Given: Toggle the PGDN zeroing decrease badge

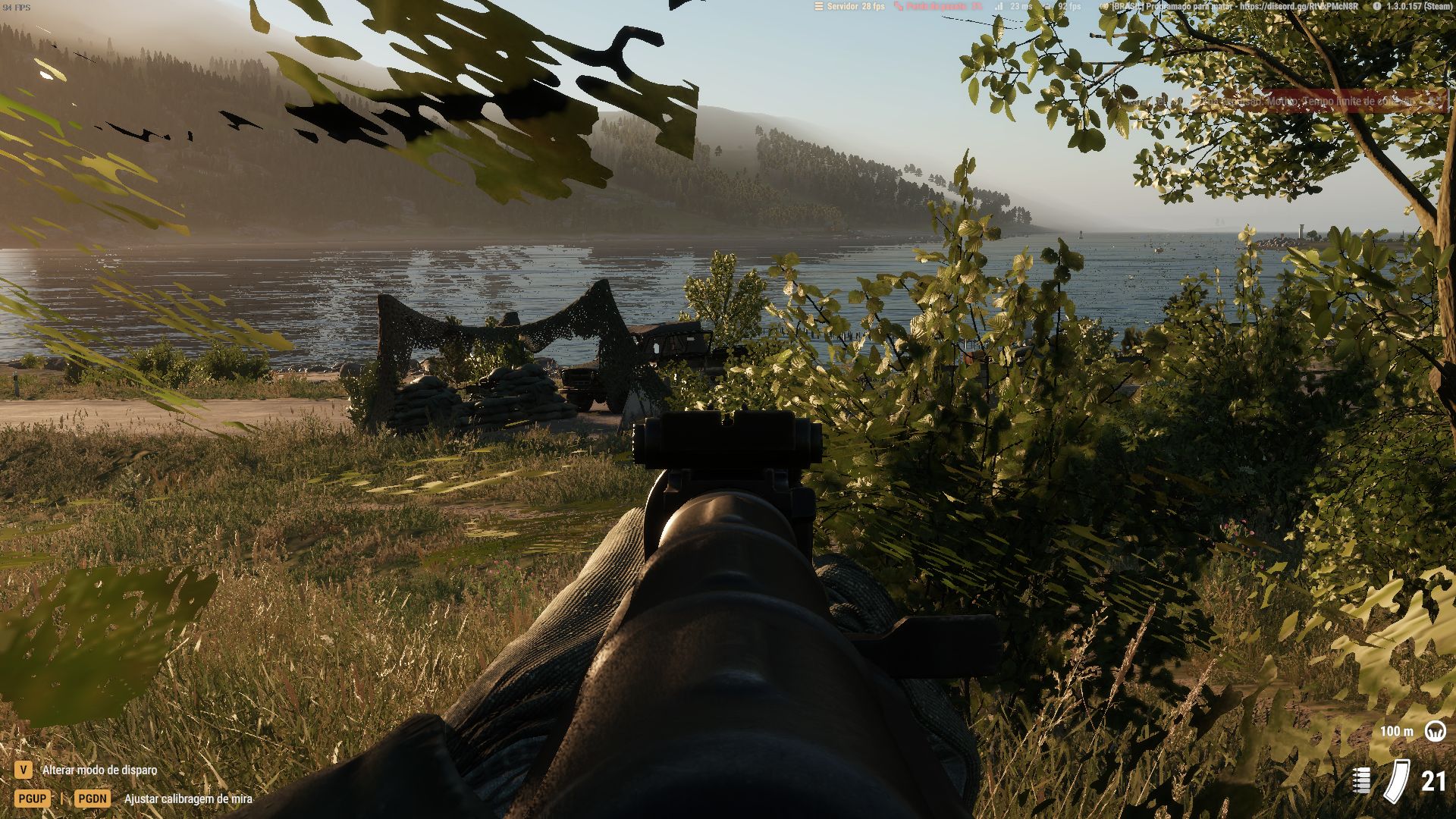Looking at the screenshot, I should 91,799.
